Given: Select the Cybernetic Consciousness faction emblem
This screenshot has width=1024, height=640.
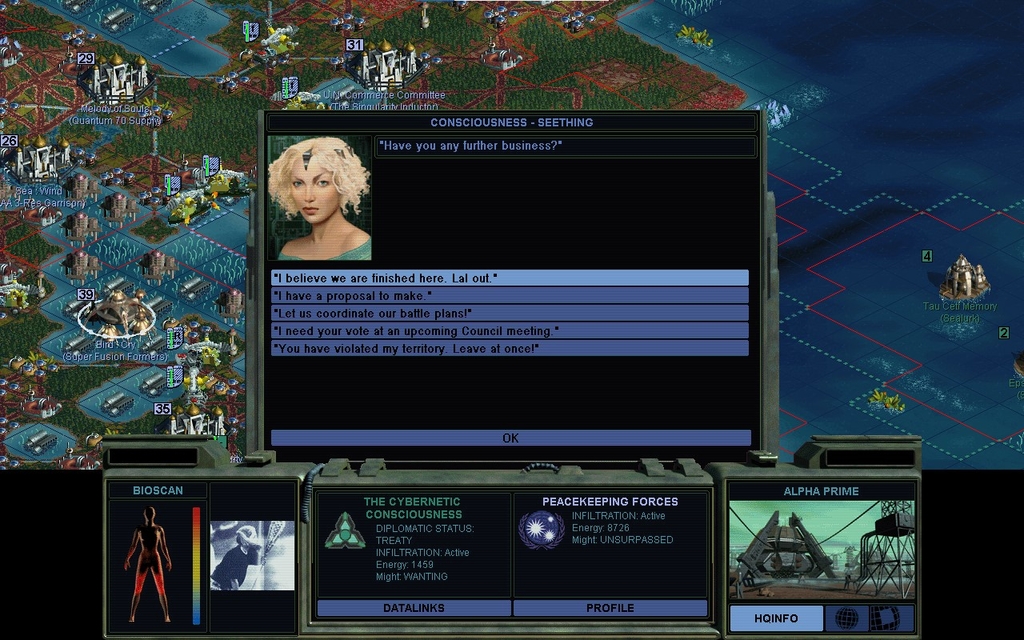Looking at the screenshot, I should click(x=344, y=530).
